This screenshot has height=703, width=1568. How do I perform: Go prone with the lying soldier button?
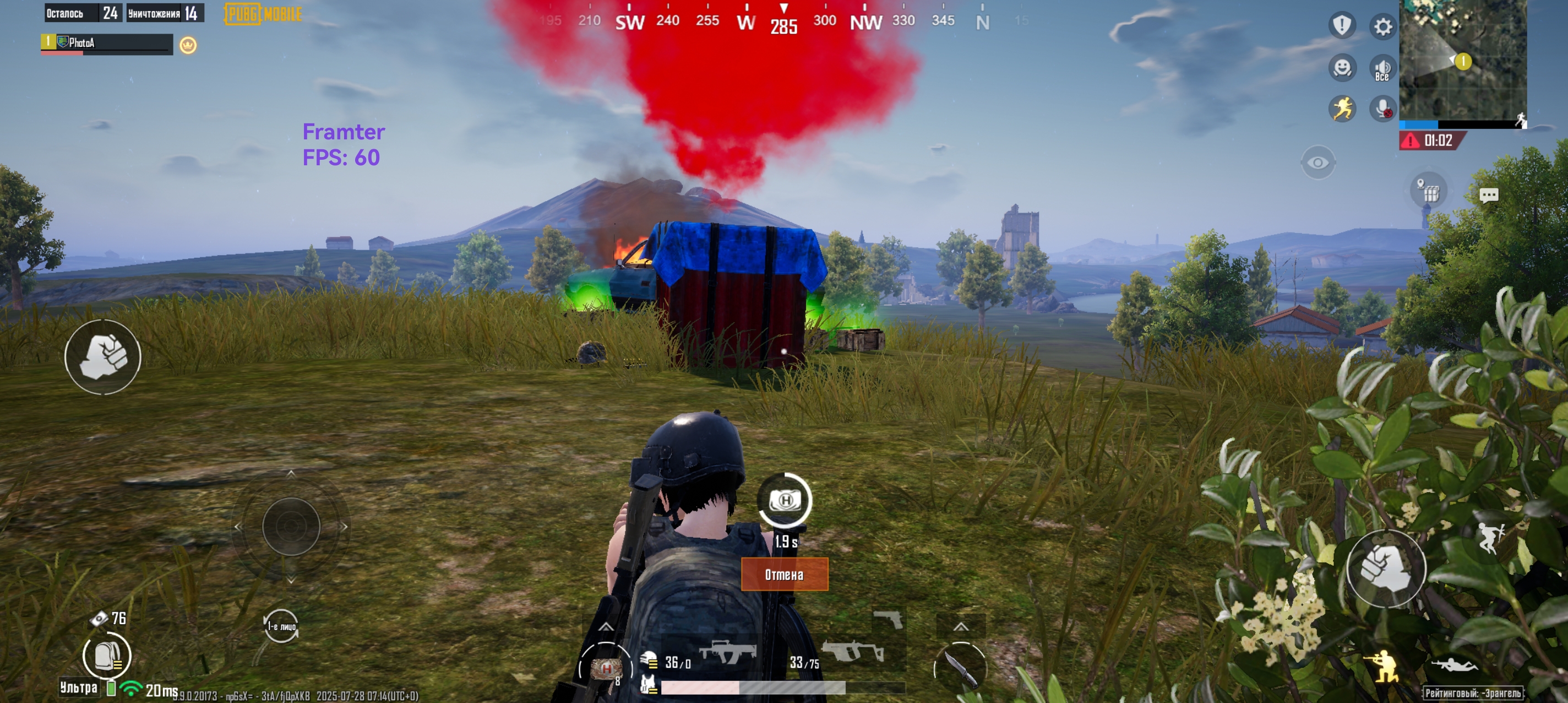coord(1455,664)
